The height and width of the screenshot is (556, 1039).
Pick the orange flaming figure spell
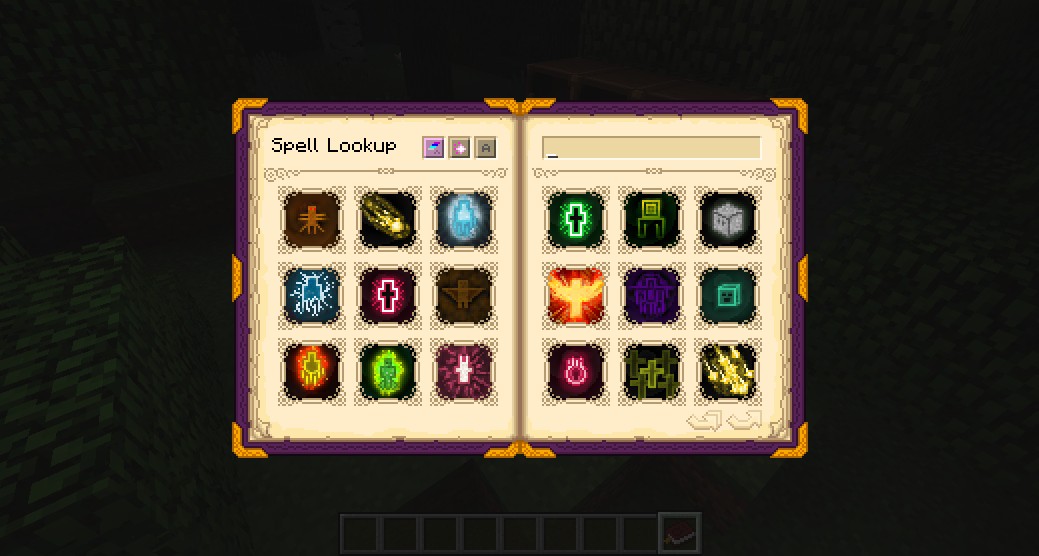(310, 370)
